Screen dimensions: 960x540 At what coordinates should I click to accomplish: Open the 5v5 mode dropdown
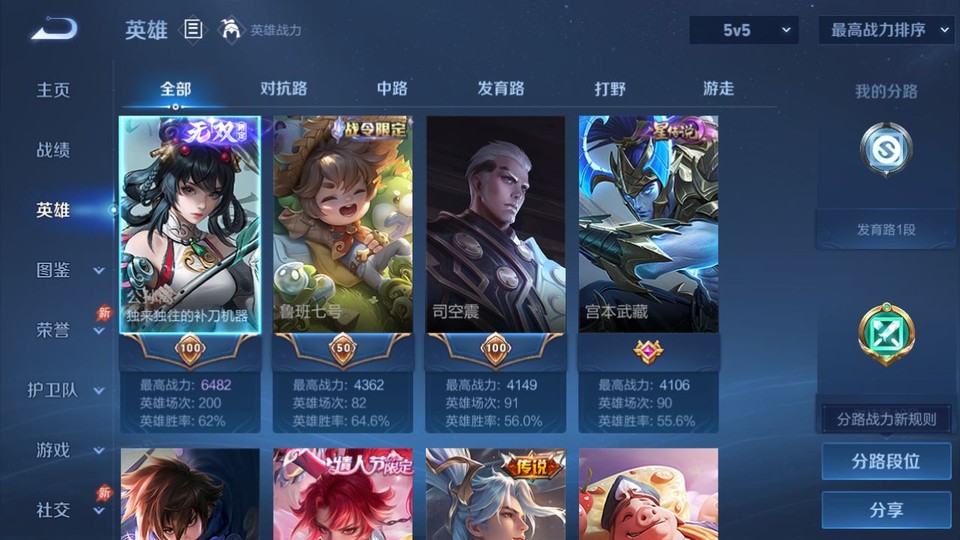coord(743,30)
